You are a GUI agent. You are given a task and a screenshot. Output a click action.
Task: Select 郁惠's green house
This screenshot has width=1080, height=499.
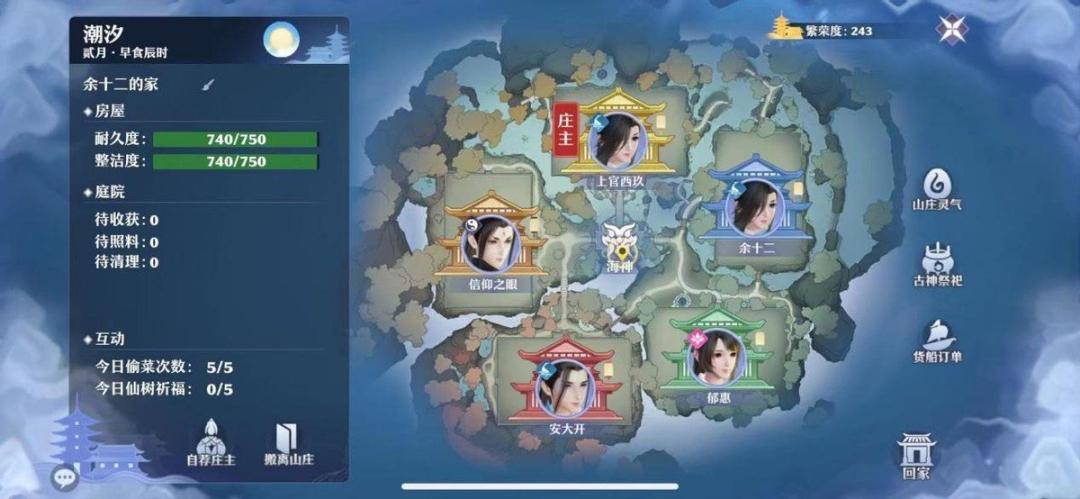pos(717,357)
